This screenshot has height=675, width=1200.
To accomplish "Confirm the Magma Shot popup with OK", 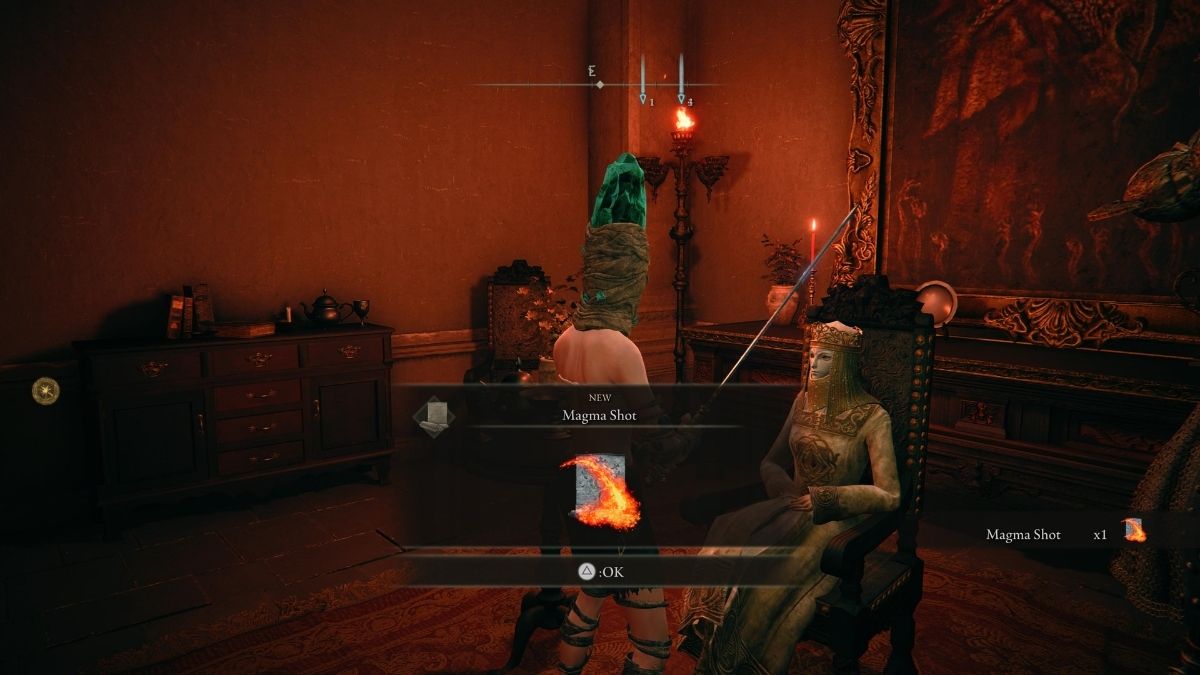I will click(600, 571).
